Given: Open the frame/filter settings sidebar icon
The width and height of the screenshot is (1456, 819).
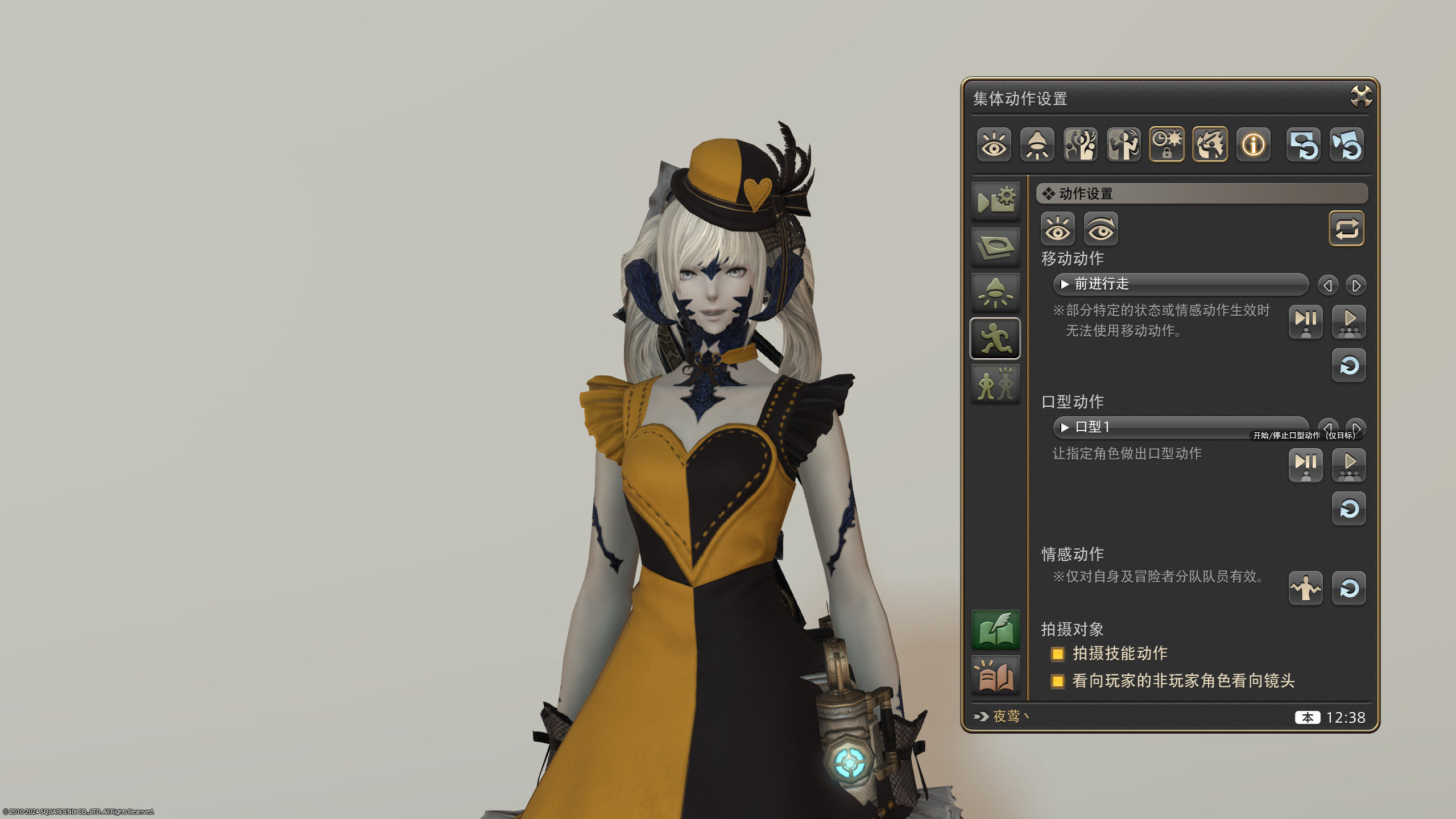Looking at the screenshot, I should [x=995, y=246].
